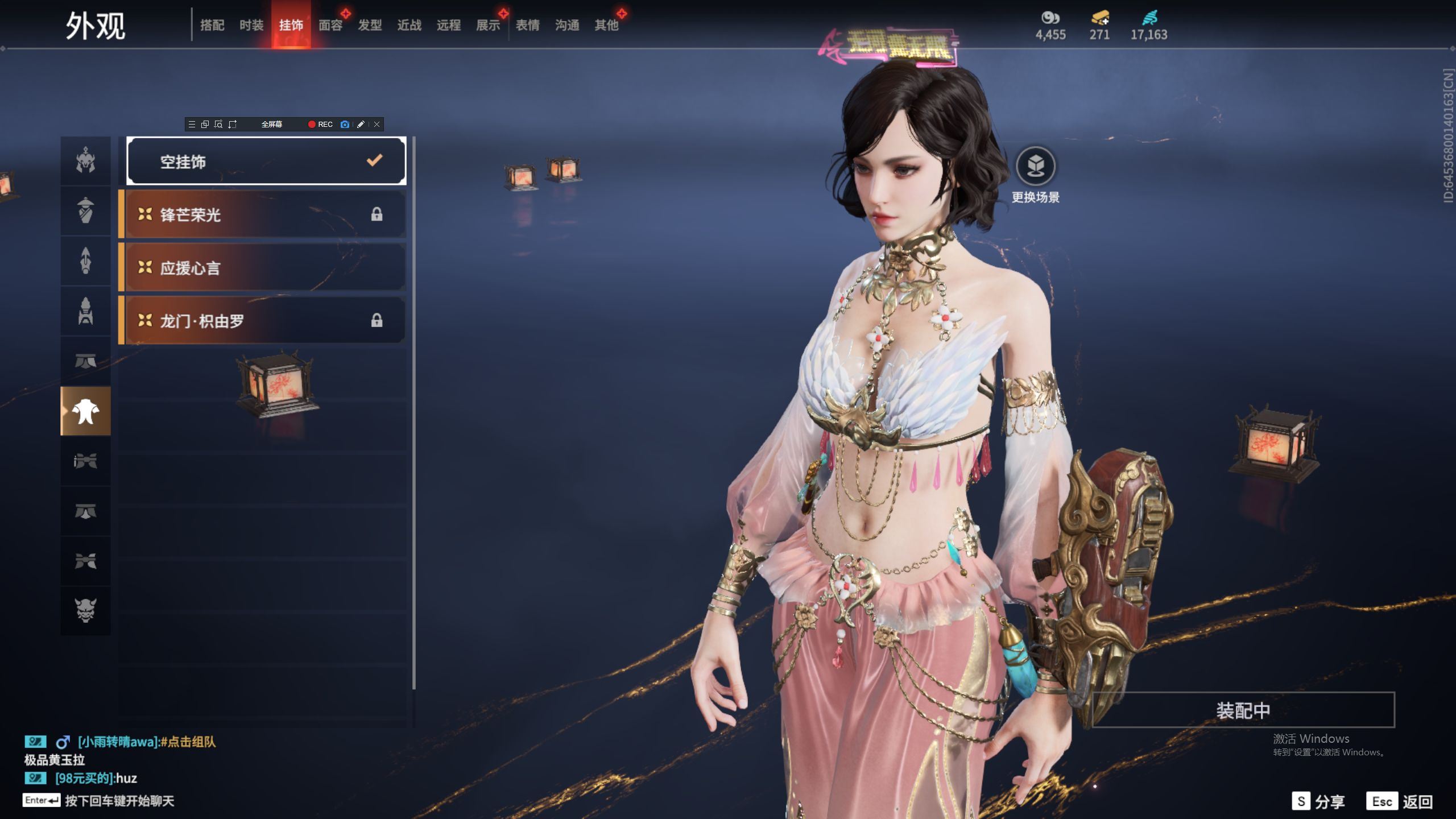Open the 表情 tab

tap(528, 26)
